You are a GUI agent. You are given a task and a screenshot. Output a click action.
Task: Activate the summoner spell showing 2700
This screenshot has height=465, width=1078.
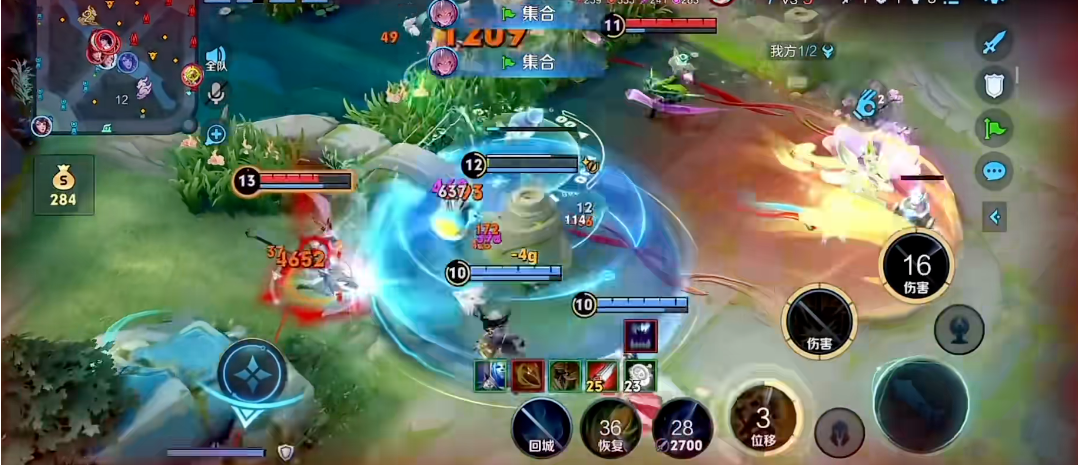click(x=682, y=428)
